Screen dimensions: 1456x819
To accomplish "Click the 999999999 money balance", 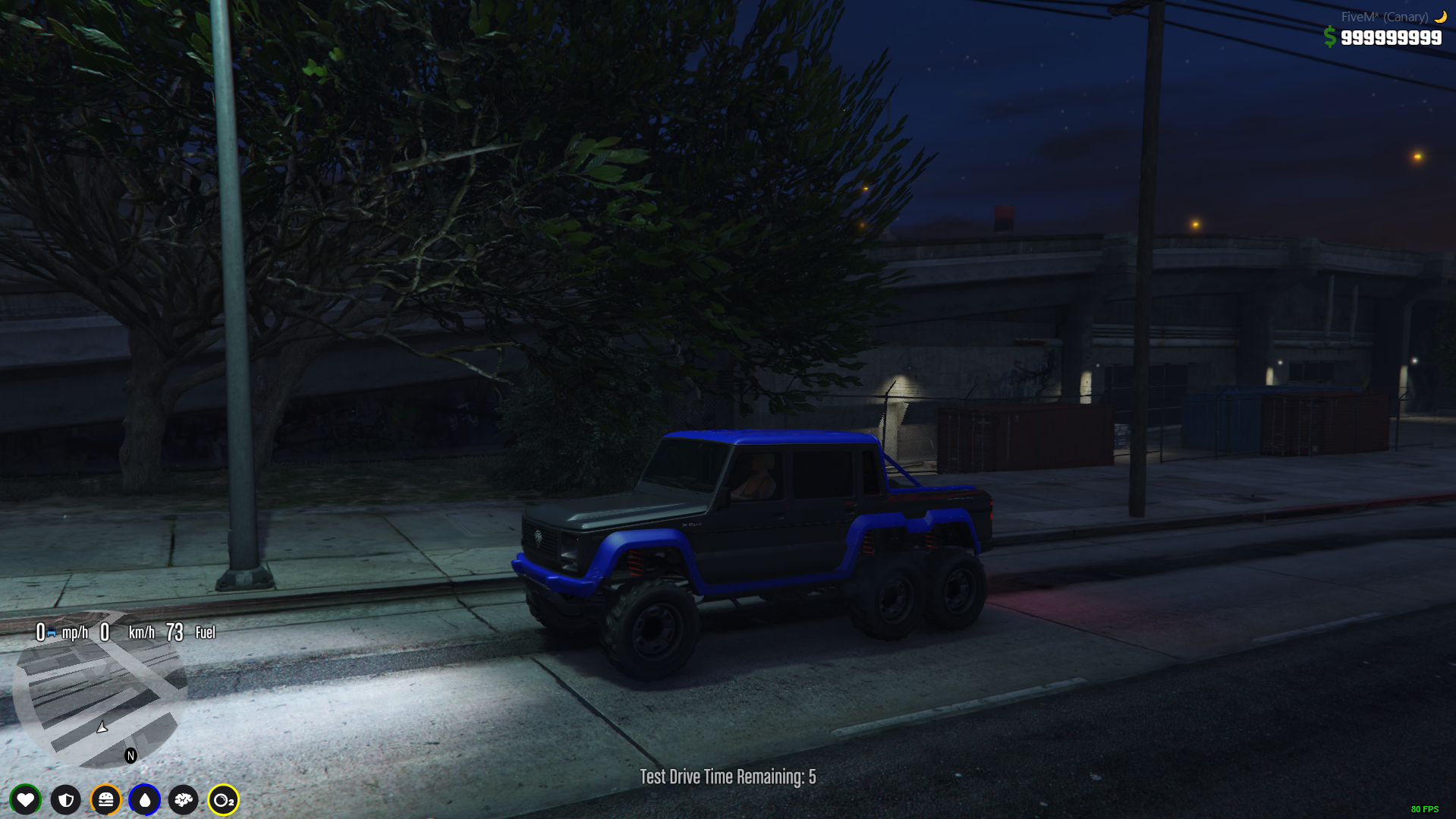I will tap(1392, 36).
